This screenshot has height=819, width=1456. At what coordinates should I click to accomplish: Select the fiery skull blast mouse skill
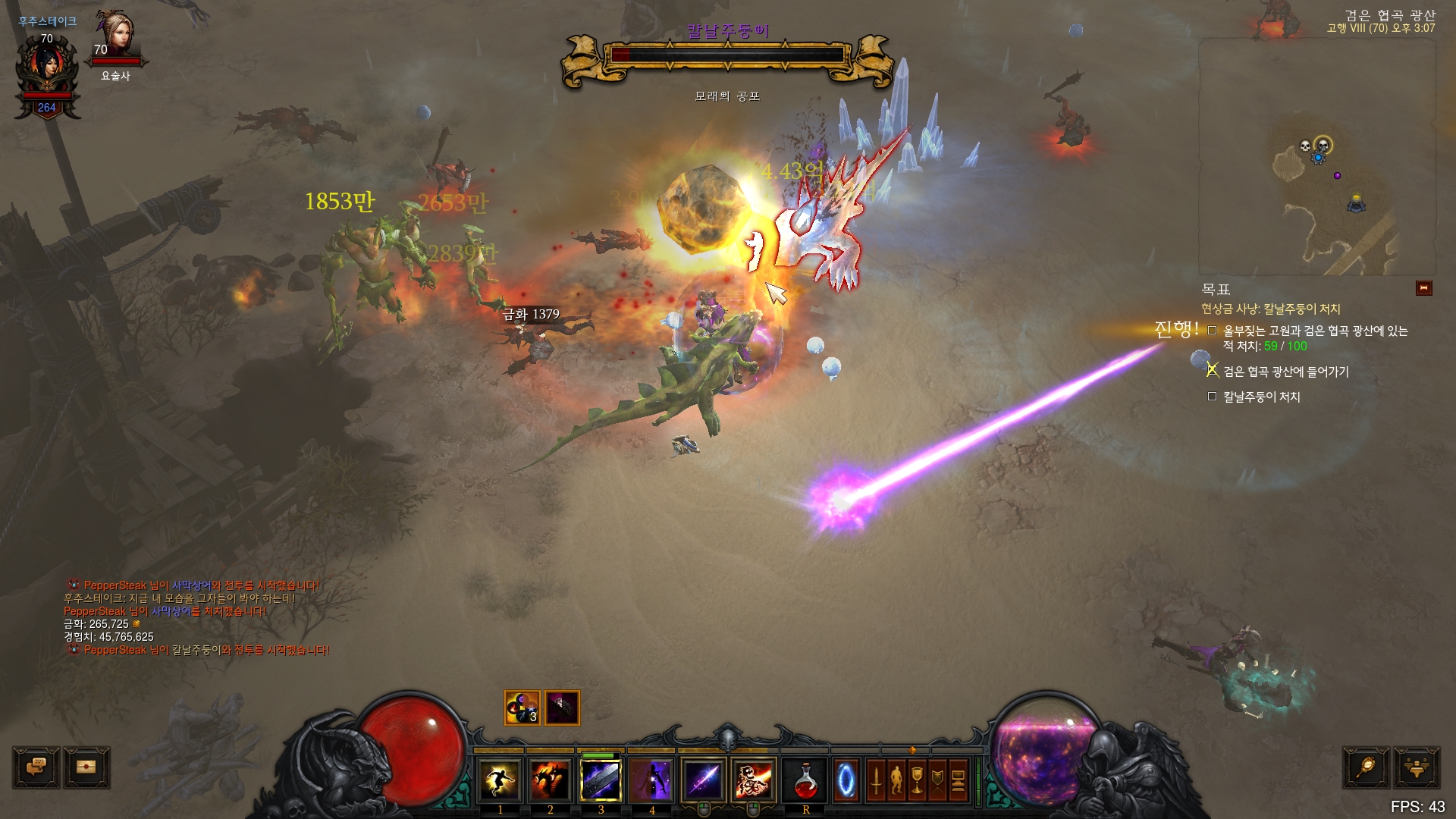point(754,781)
